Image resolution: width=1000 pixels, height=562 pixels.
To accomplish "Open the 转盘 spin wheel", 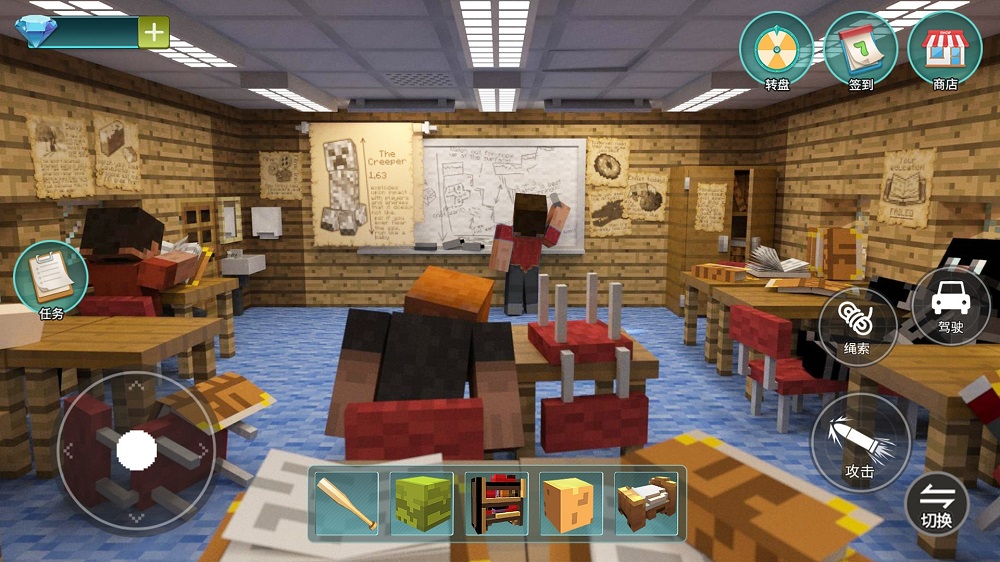I will point(776,51).
